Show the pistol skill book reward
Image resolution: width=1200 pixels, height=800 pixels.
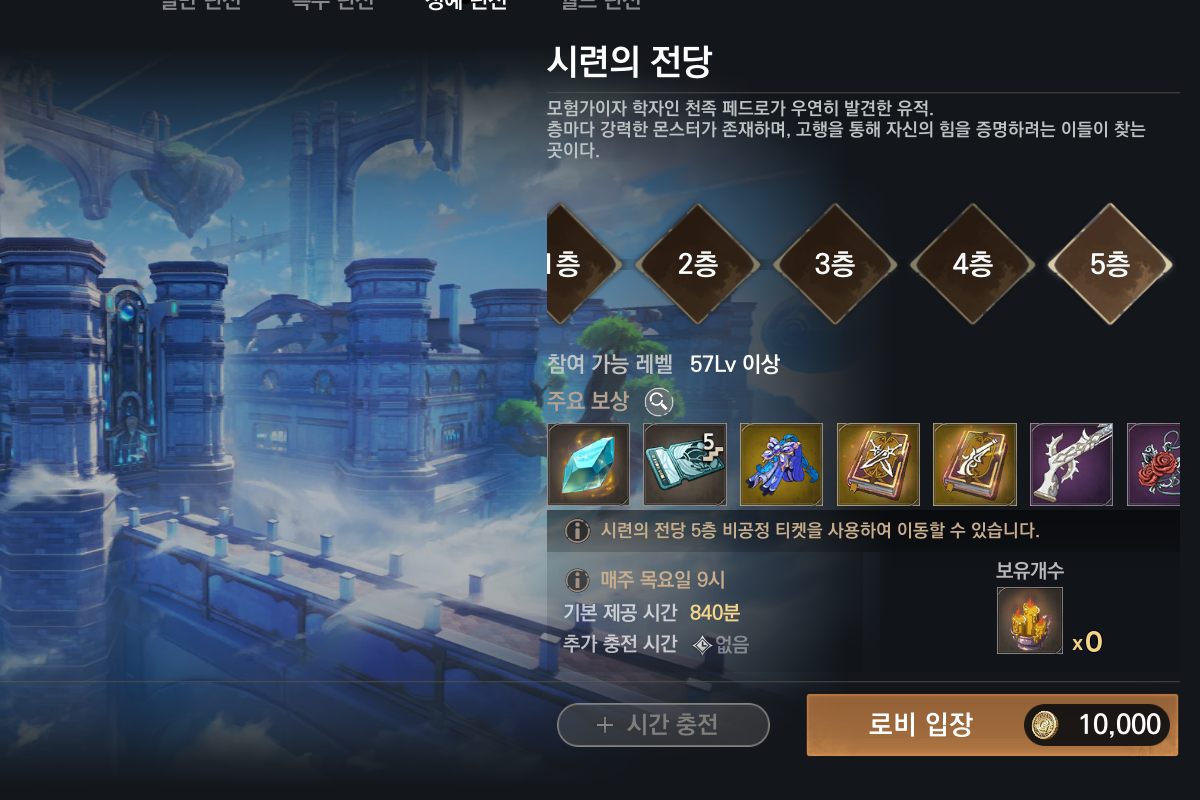tap(974, 464)
